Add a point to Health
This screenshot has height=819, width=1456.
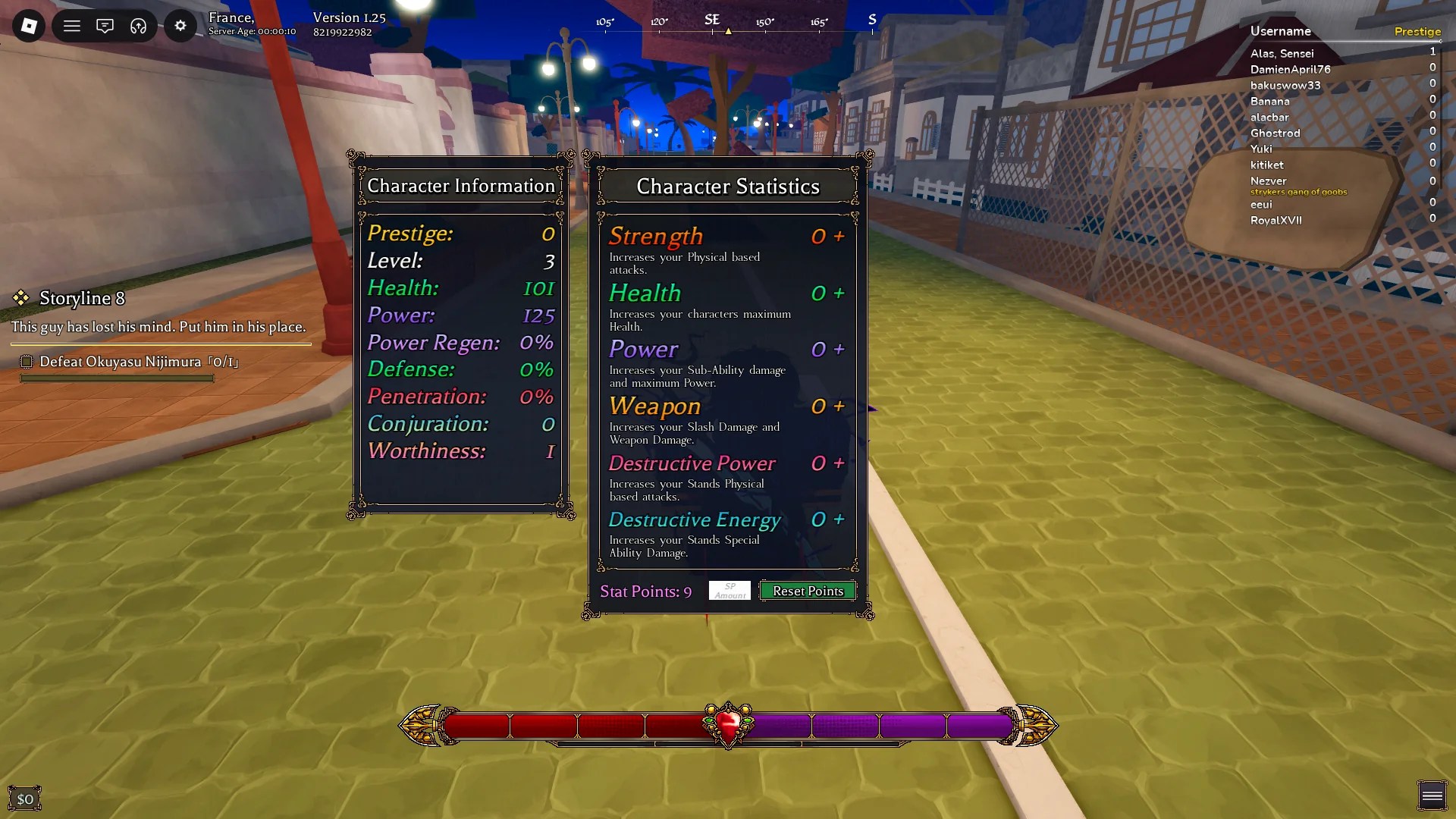pyautogui.click(x=838, y=293)
